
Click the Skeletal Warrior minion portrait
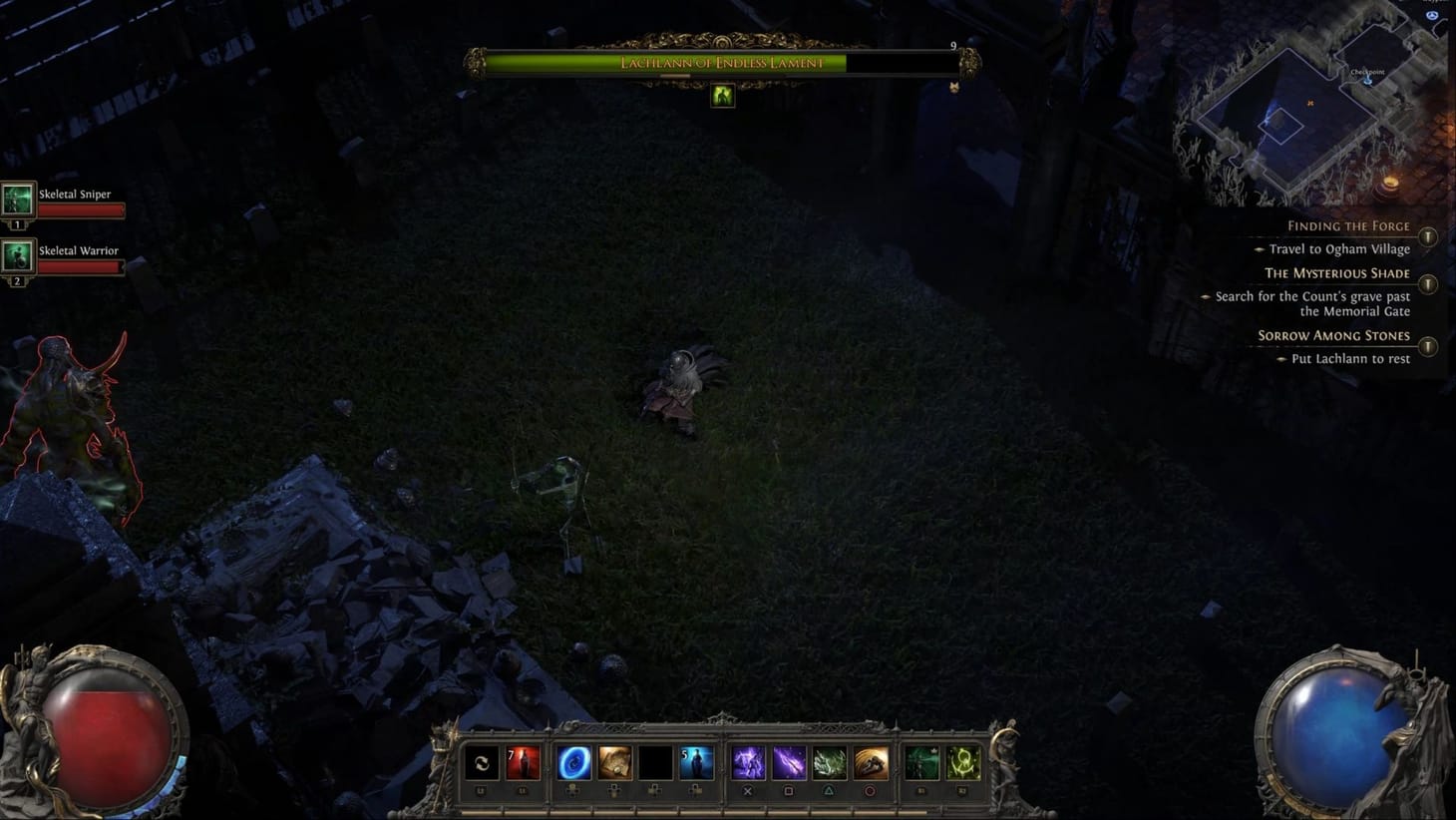[x=16, y=257]
